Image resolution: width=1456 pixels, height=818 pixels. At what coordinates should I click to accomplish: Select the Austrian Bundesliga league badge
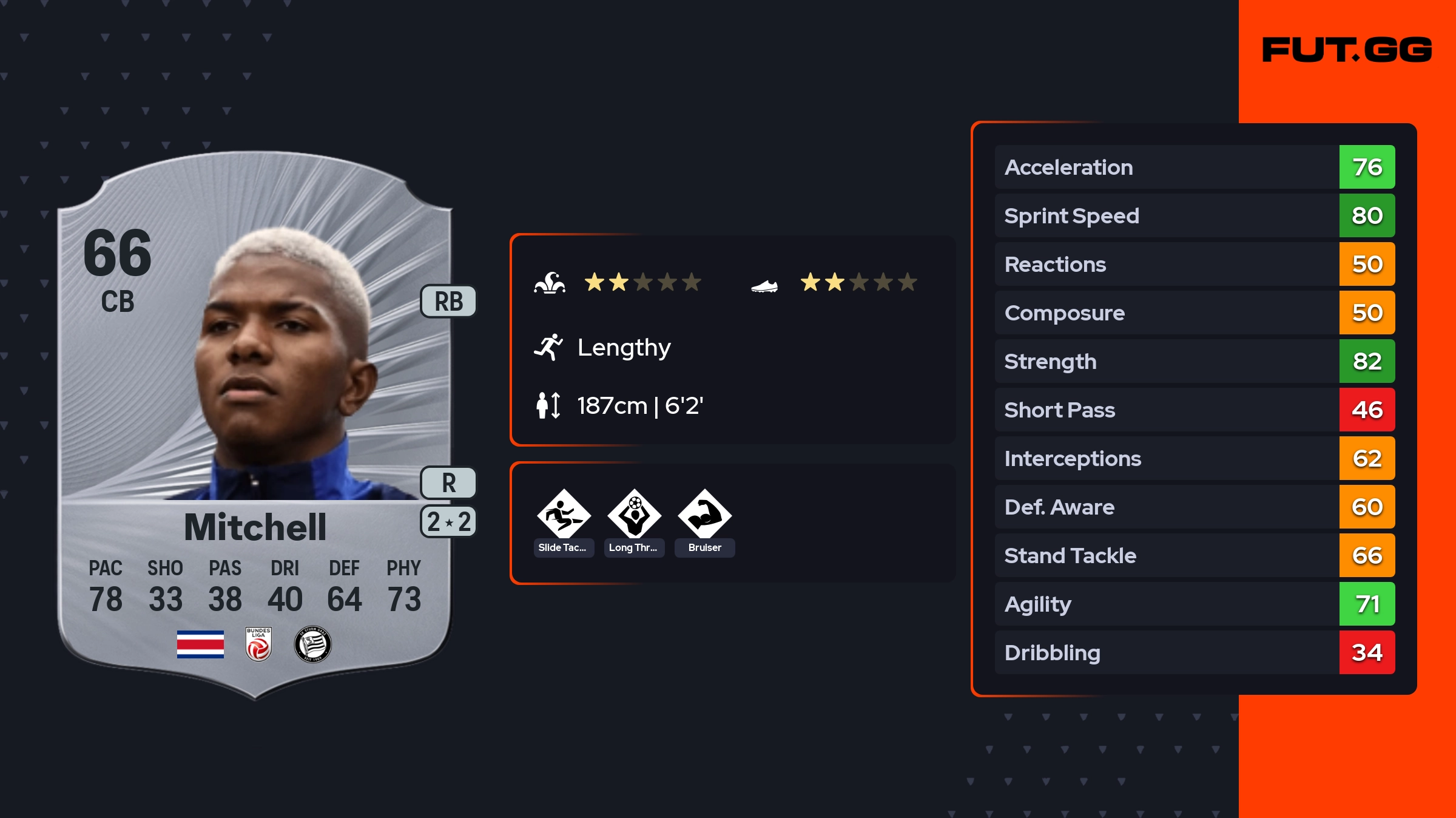click(258, 644)
